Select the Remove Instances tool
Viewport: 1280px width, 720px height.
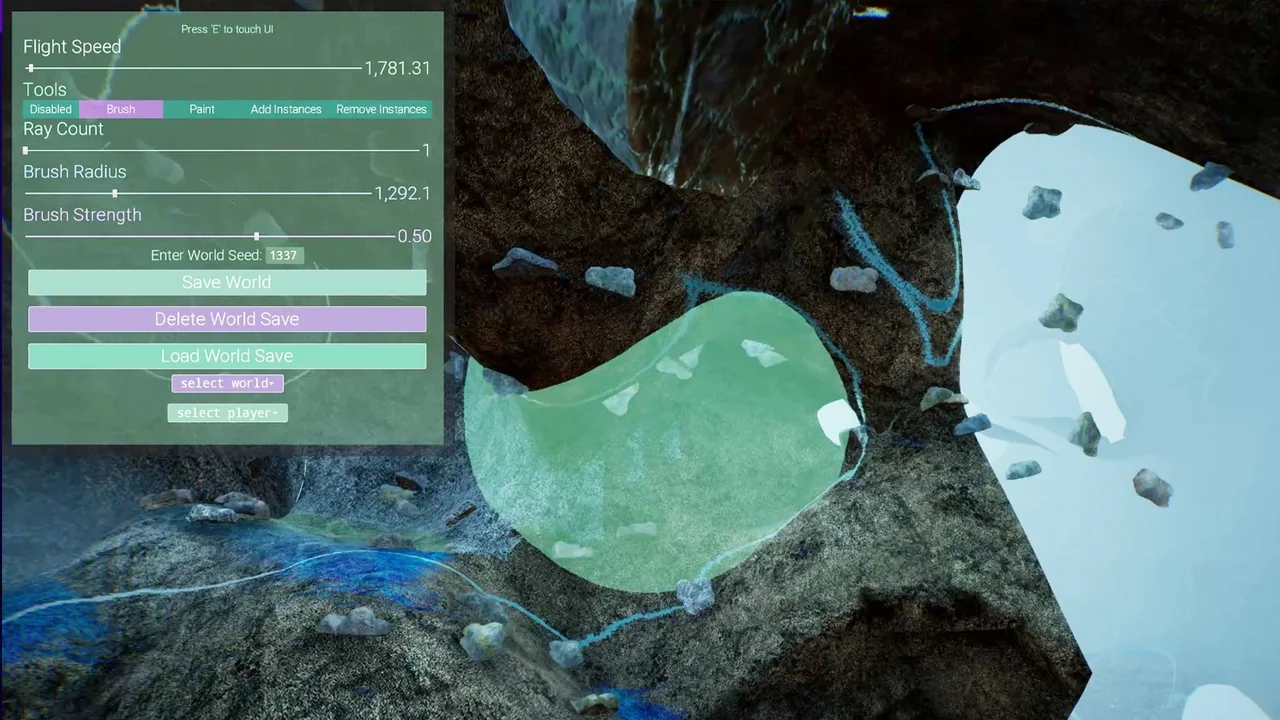coord(381,109)
